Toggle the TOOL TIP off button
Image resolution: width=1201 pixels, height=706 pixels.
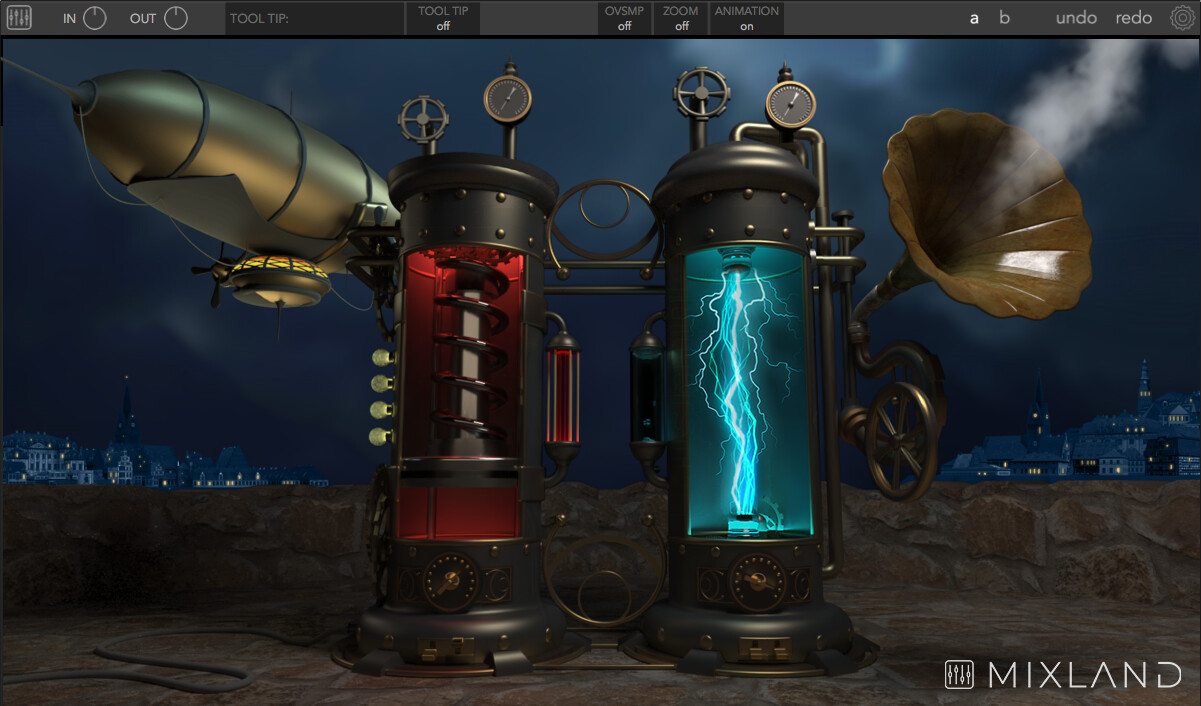(x=443, y=18)
